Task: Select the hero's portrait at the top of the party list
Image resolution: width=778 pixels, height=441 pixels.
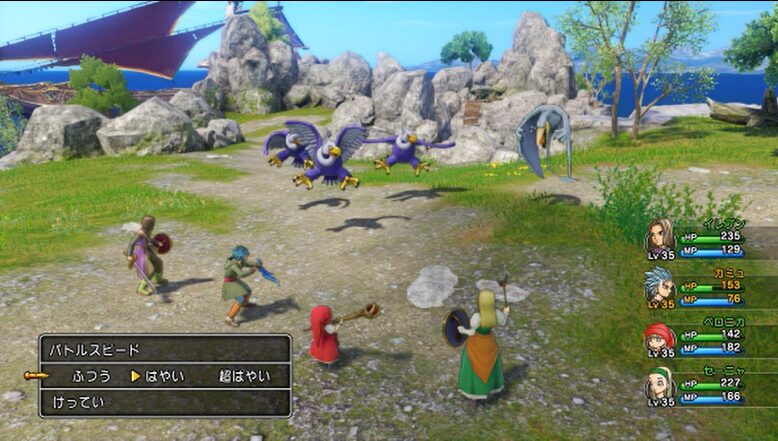Action: [660, 234]
